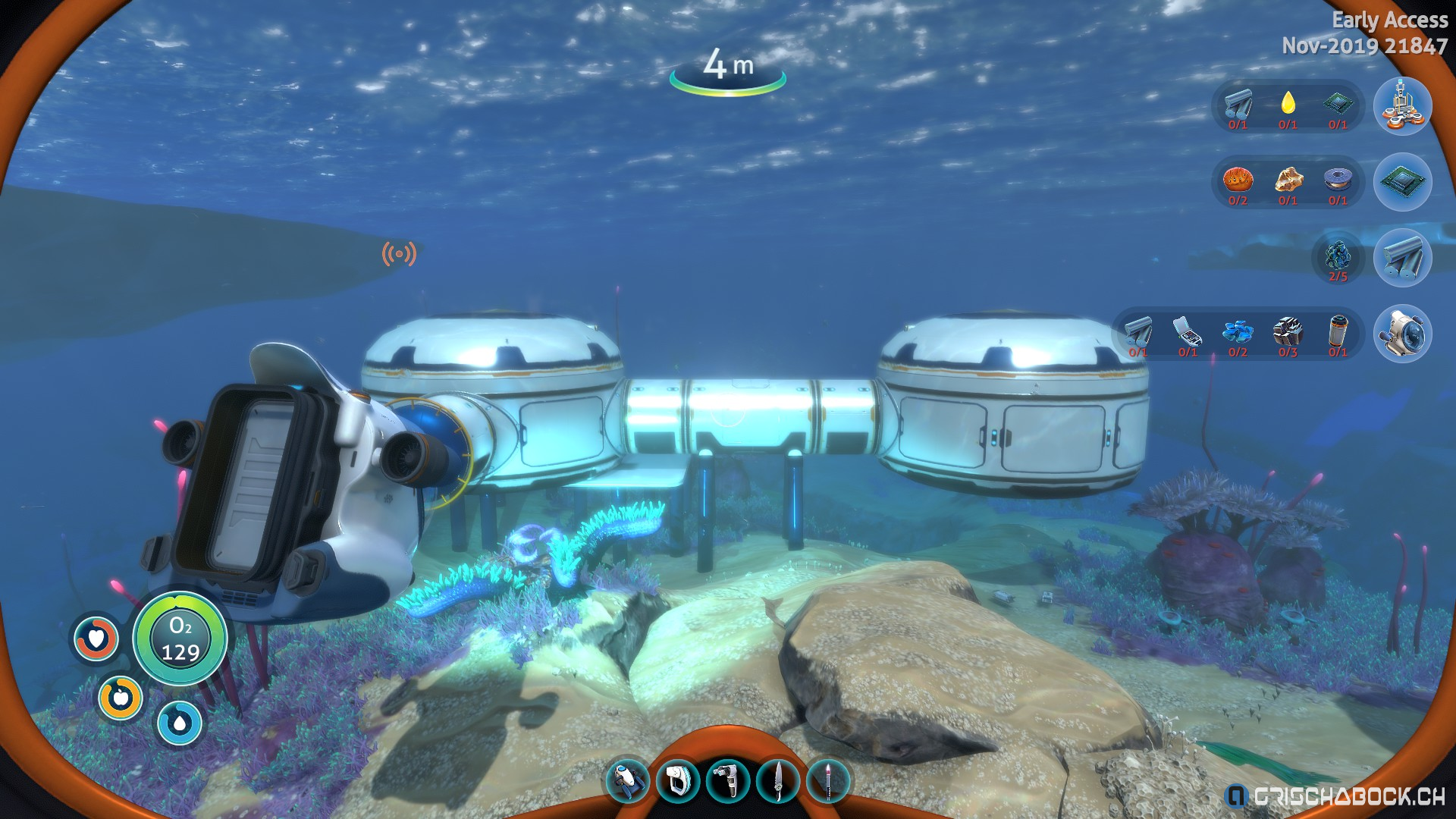Equip the Flare from the hotbar
The width and height of the screenshot is (1456, 819).
828,780
